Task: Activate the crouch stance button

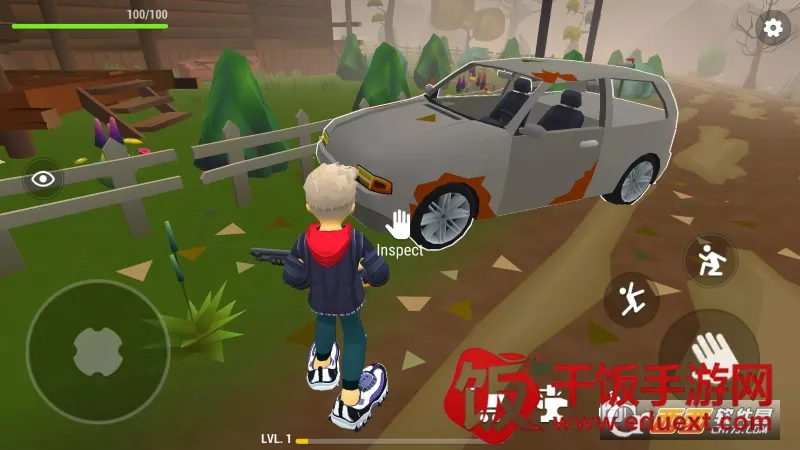Action: tap(710, 260)
